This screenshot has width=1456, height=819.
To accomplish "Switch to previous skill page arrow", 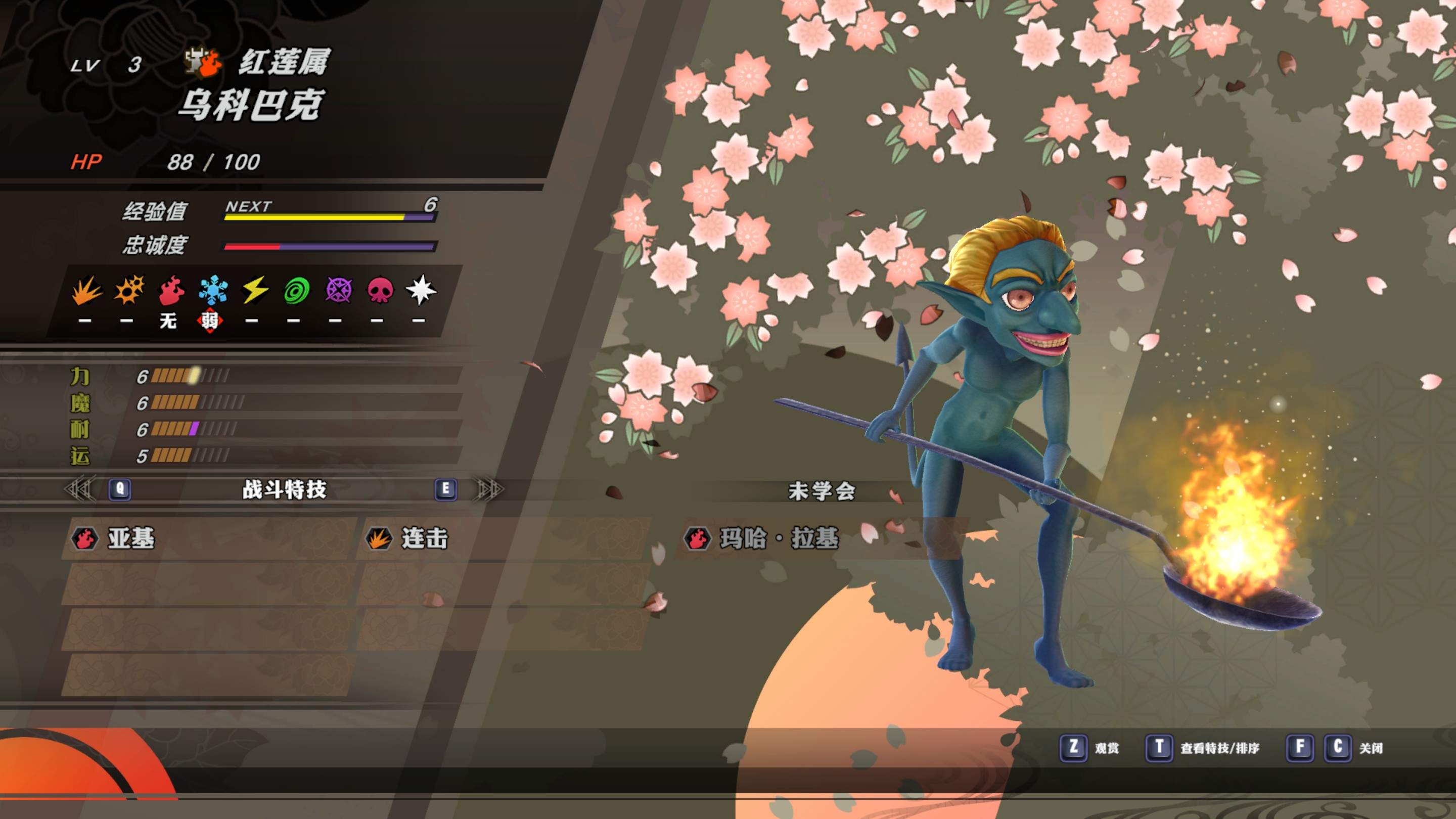I will point(81,489).
